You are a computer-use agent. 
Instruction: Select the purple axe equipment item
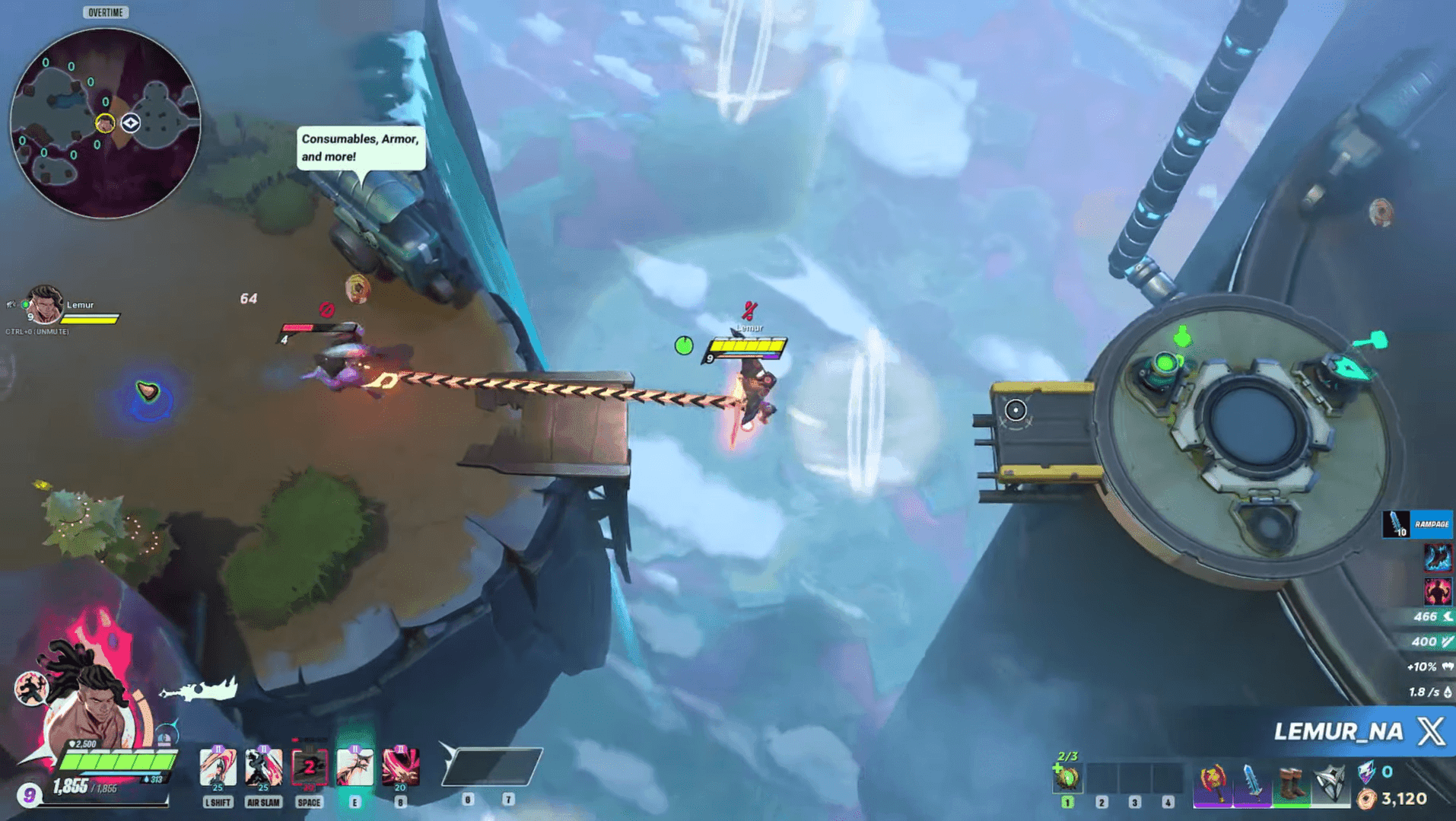(x=1213, y=783)
